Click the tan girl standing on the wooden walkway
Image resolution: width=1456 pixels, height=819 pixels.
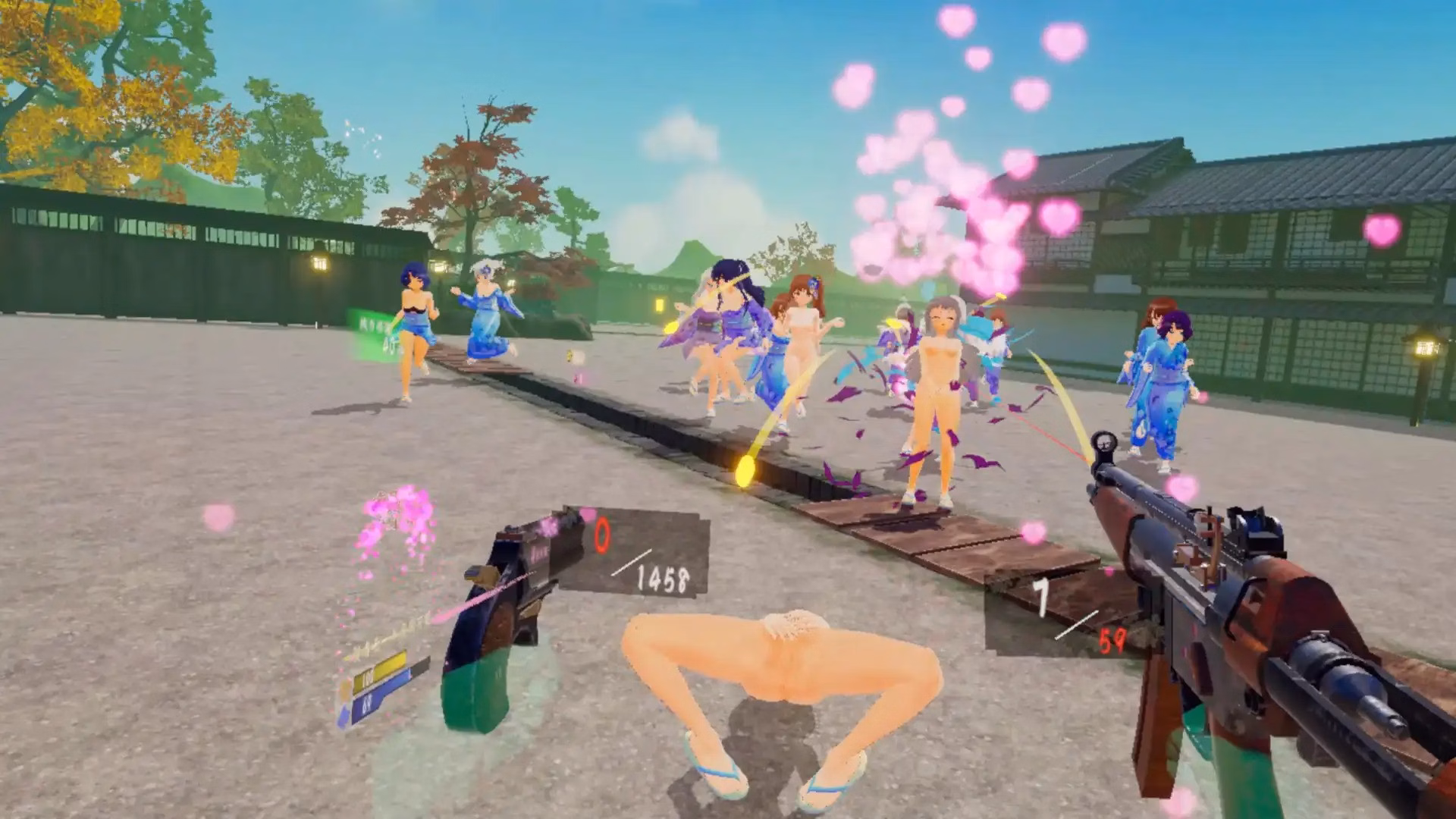[x=936, y=394]
